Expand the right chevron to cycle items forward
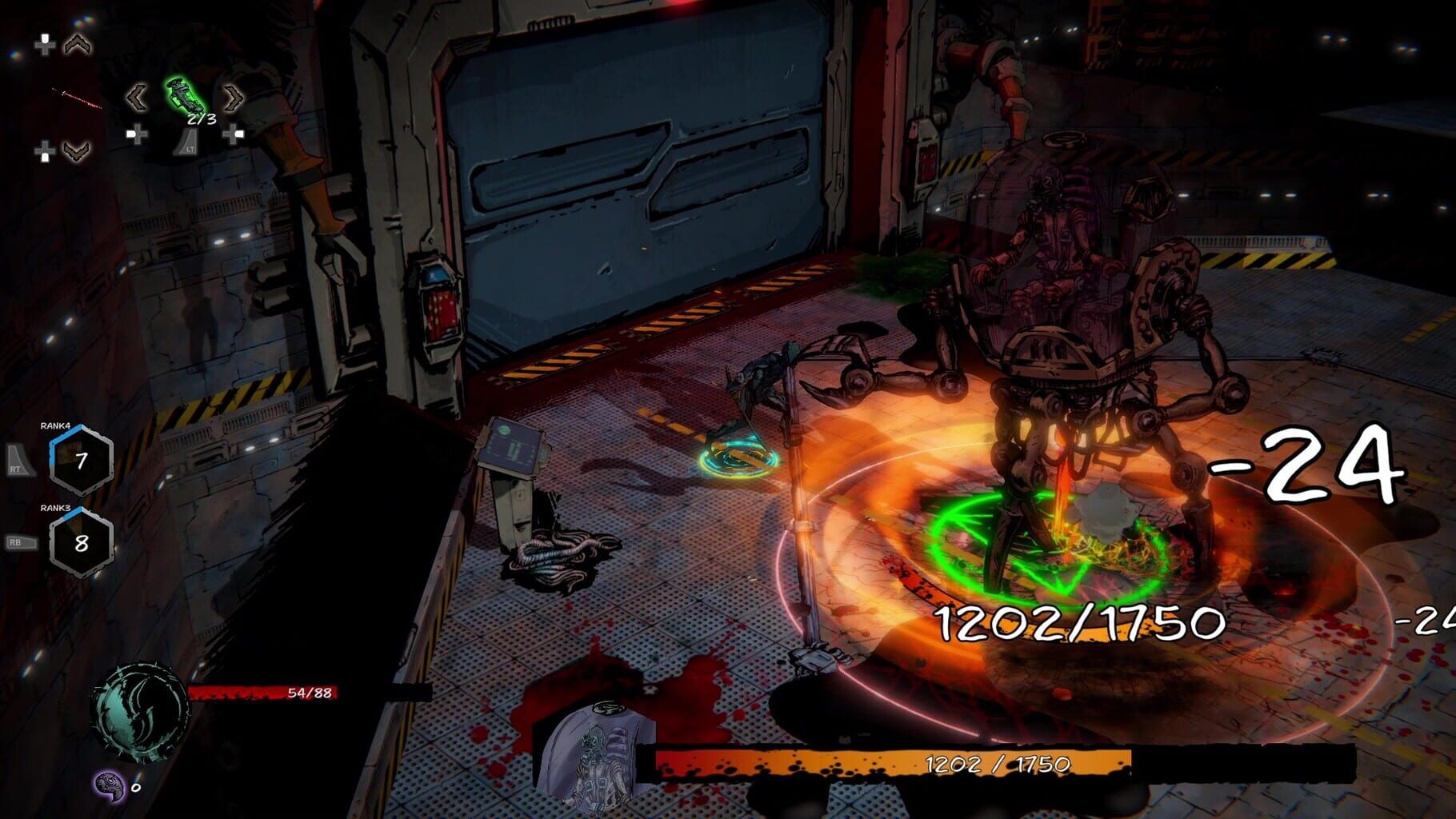 tap(232, 96)
